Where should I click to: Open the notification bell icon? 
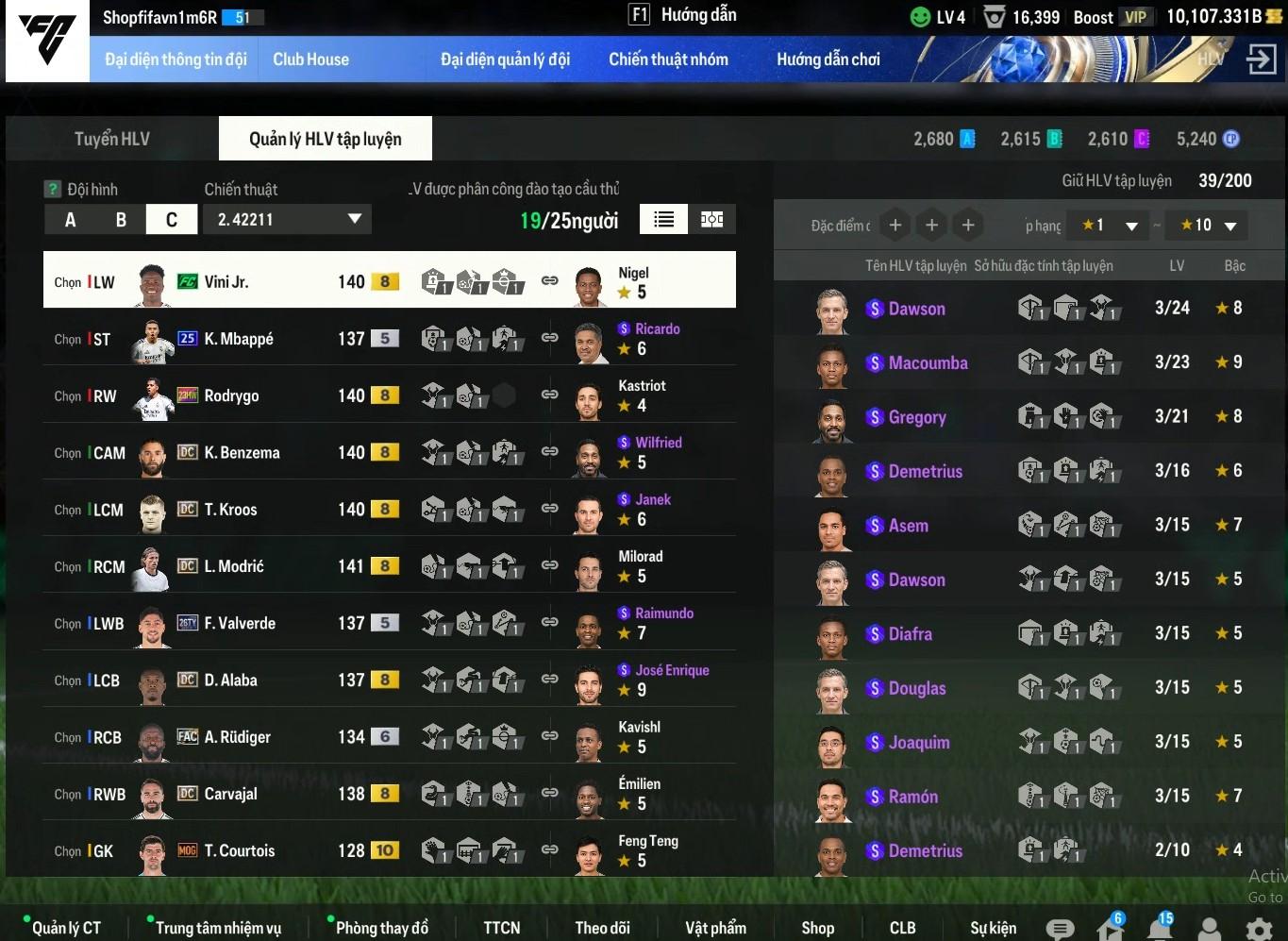1160,927
